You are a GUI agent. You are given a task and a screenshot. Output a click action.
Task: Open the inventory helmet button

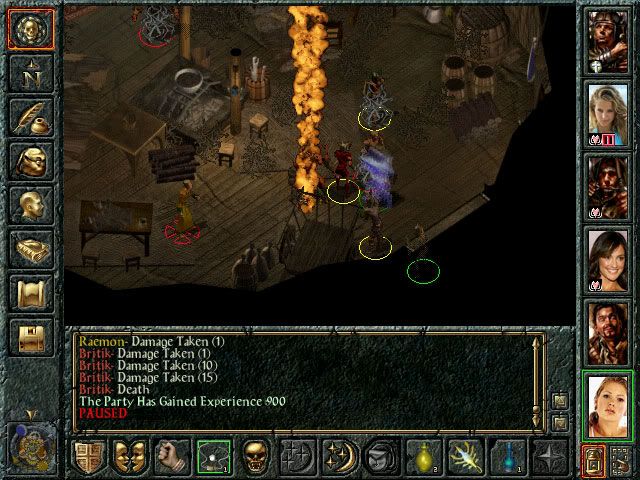[x=29, y=161]
